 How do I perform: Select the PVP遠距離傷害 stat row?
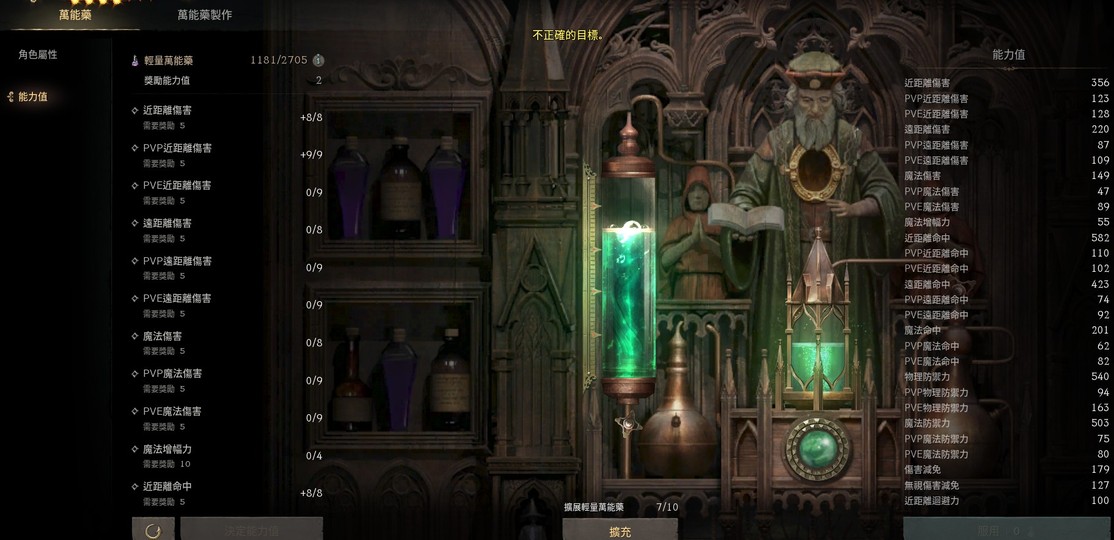[226, 267]
